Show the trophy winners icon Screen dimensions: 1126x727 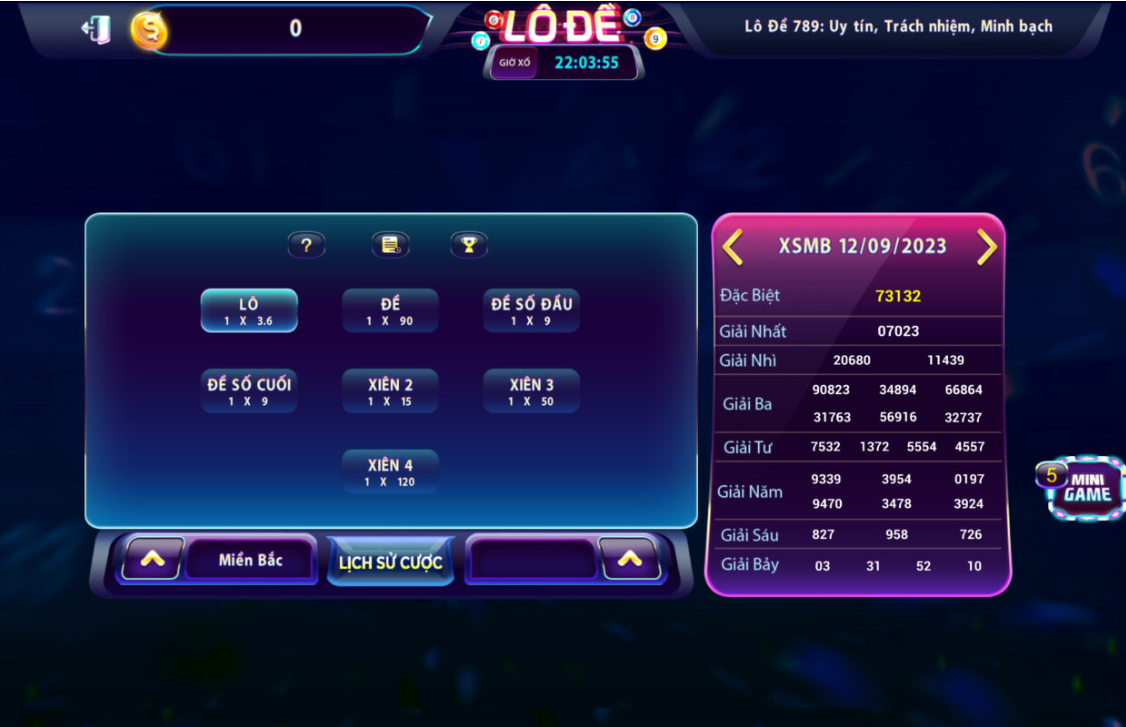point(468,245)
